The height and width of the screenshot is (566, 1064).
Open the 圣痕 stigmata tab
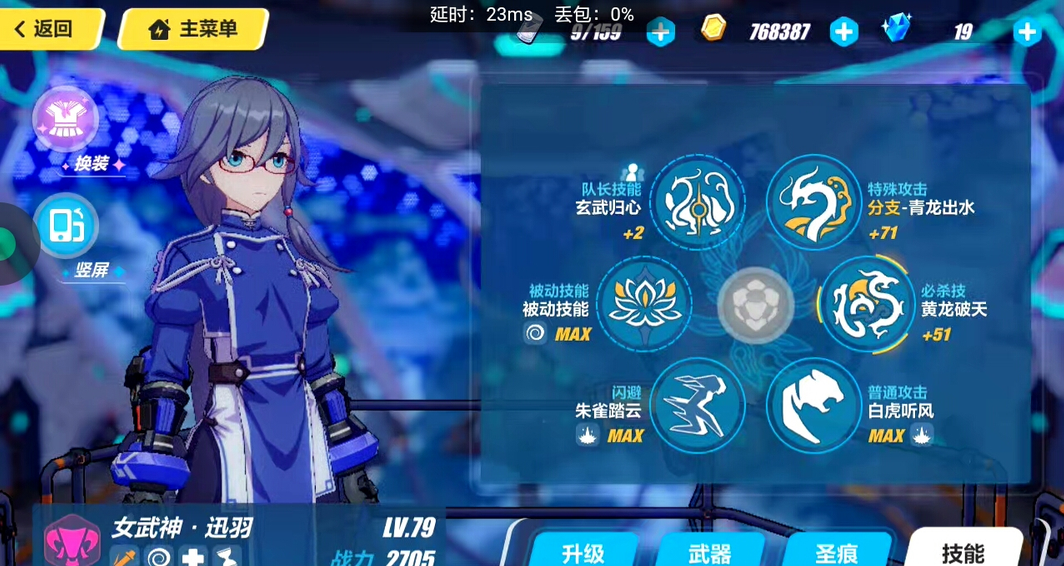coord(837,551)
